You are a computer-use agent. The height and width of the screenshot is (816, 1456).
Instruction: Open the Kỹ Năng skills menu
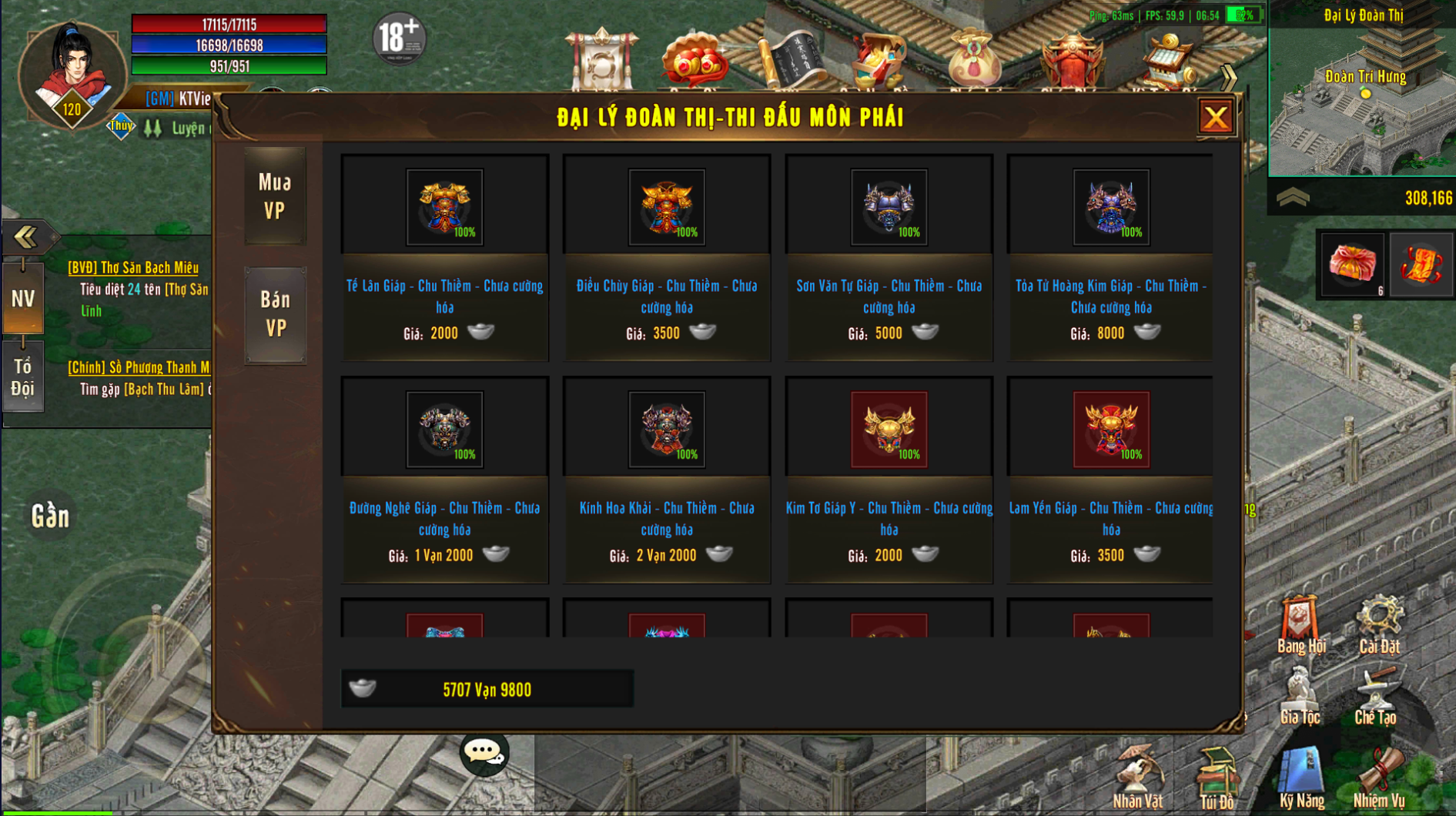click(1301, 776)
